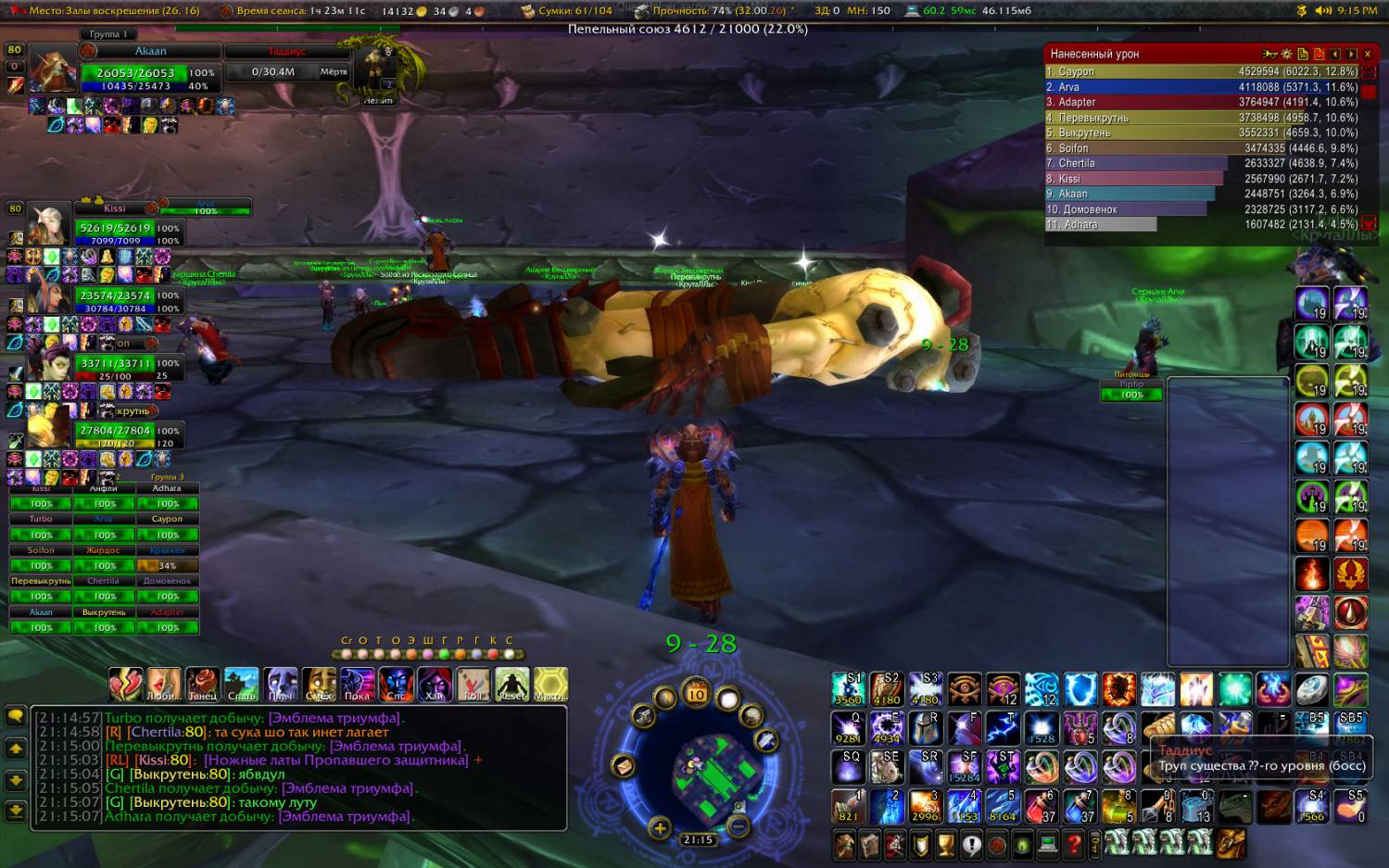Open the chat menu speech bubble button
1389x868 pixels.
[x=16, y=716]
